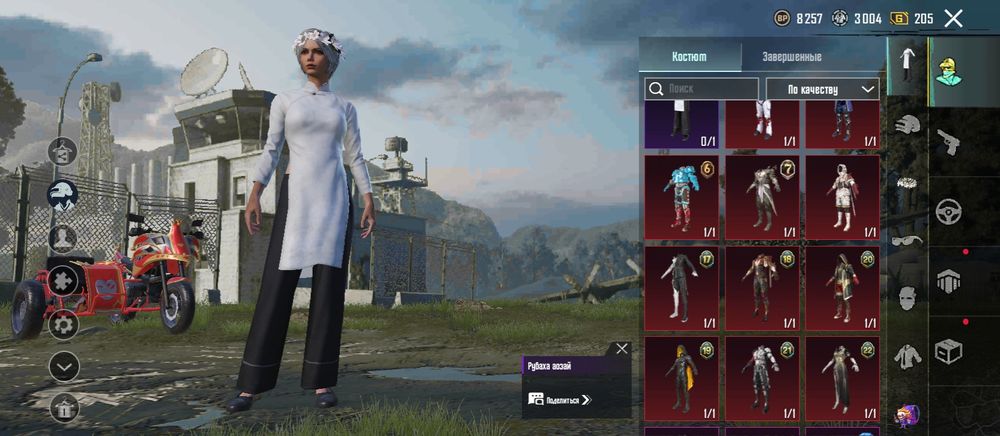
Task: Click the Поиск search field
Action: point(701,89)
